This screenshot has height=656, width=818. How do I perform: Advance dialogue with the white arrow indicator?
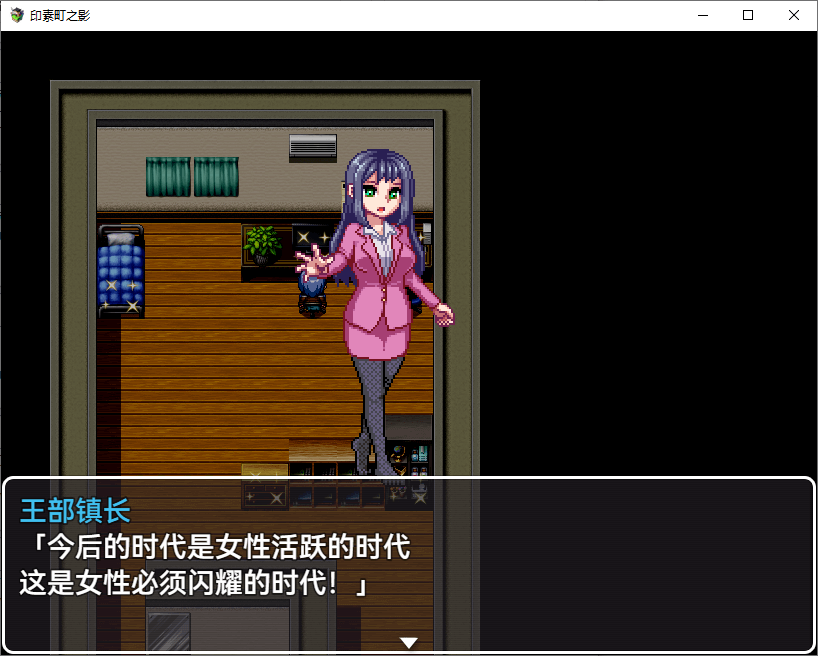coord(408,642)
